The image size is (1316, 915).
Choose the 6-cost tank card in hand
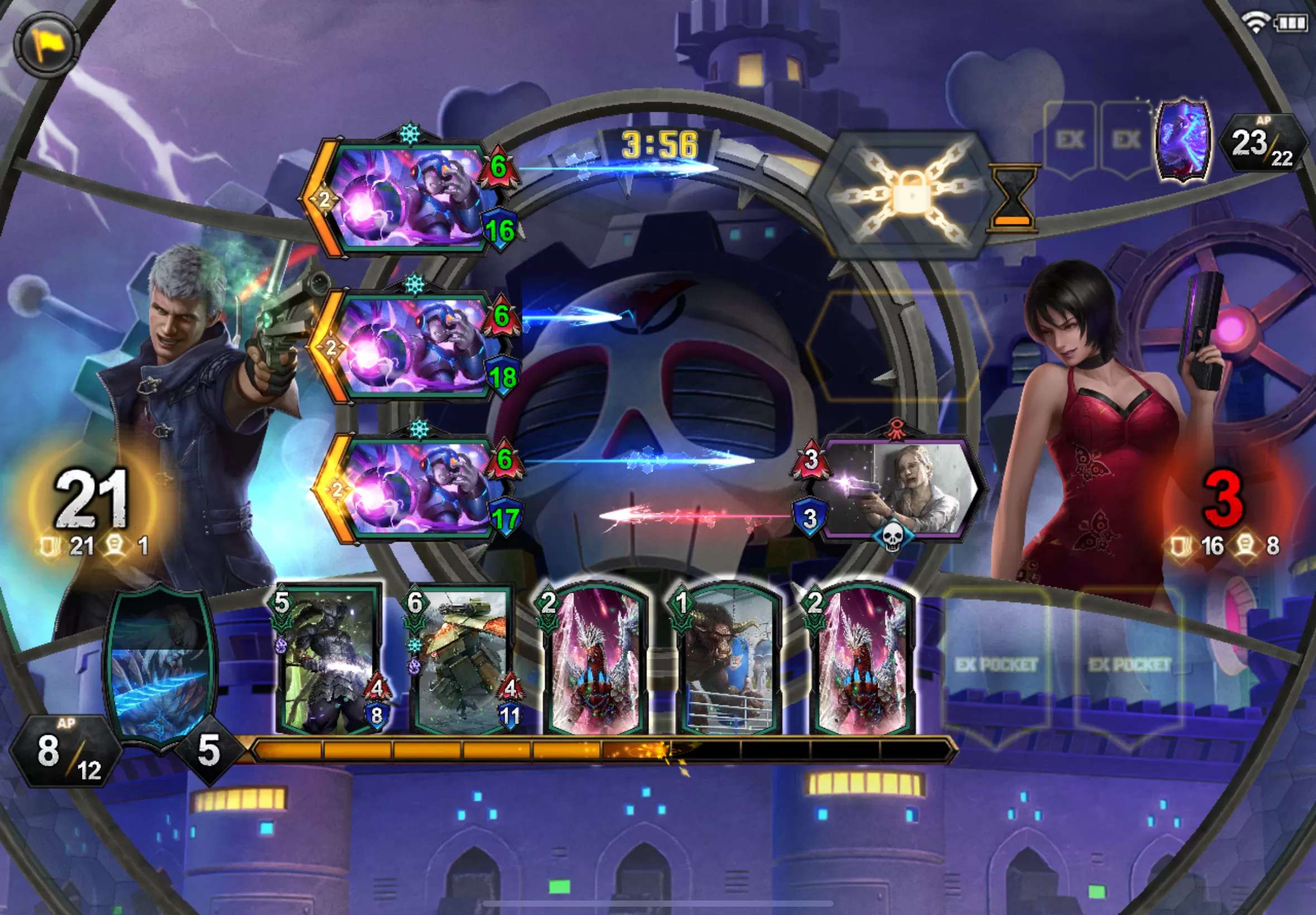(462, 661)
